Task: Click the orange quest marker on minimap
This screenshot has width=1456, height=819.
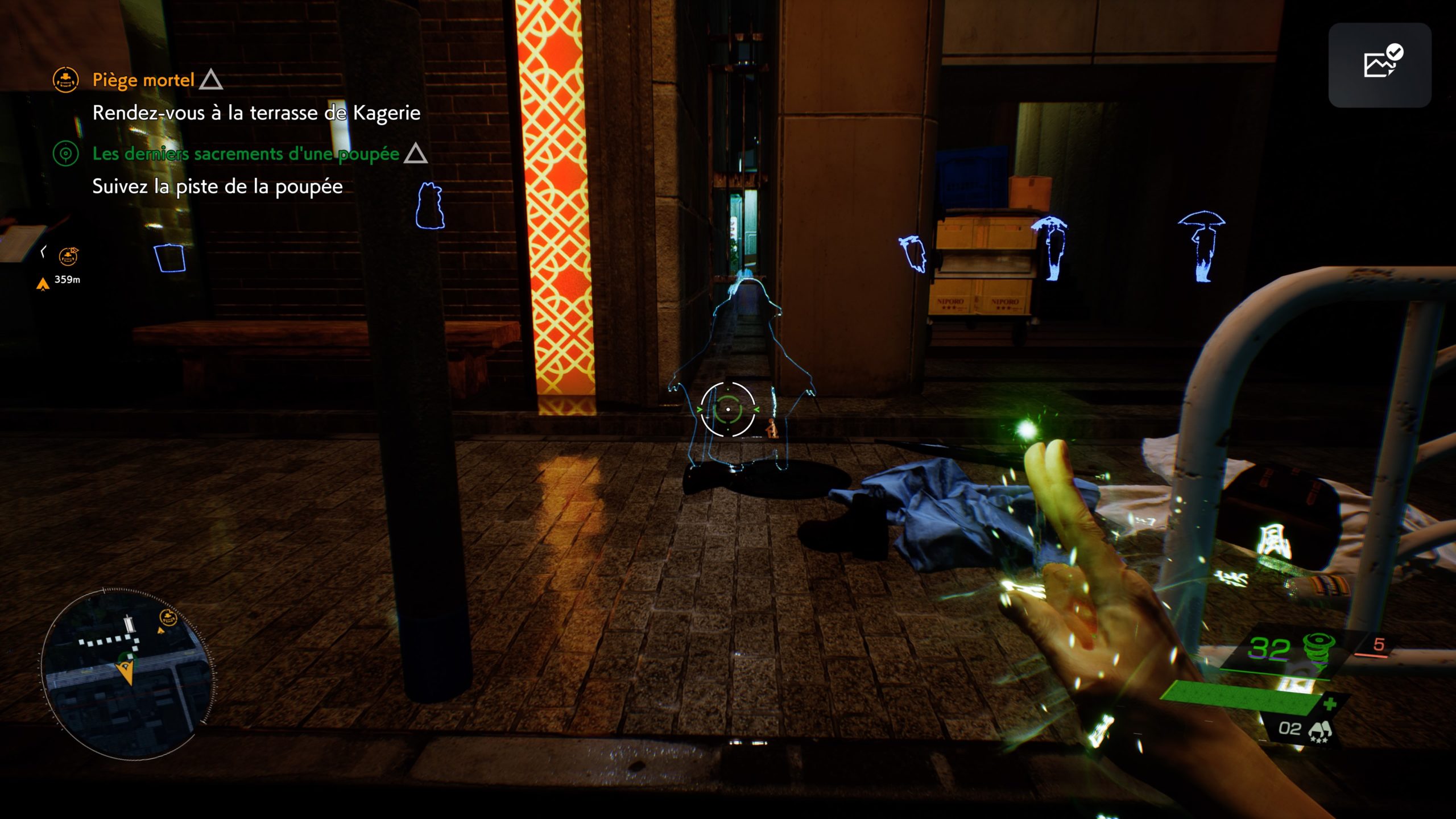Action: point(168,617)
